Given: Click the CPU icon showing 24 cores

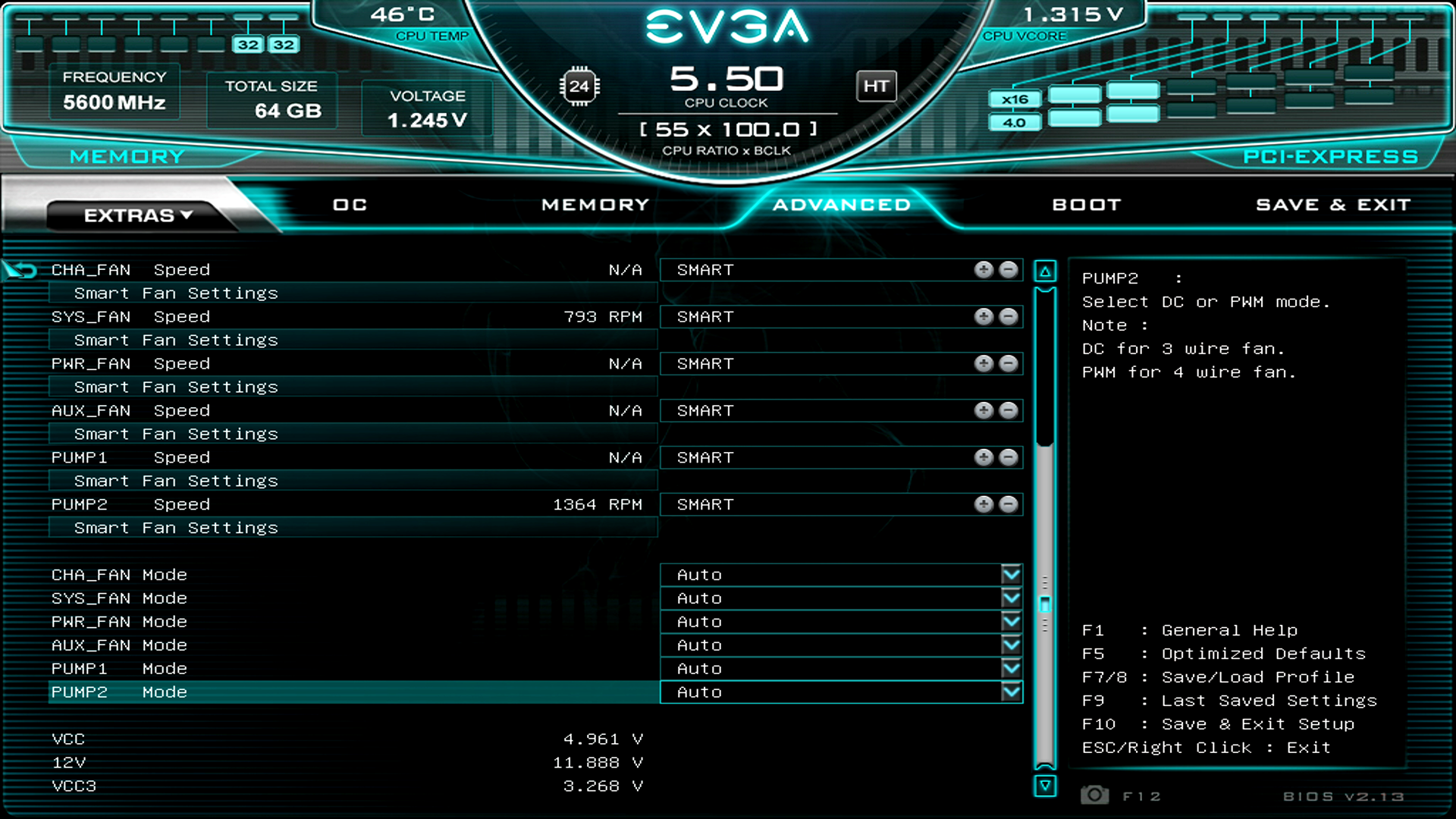Looking at the screenshot, I should pyautogui.click(x=580, y=86).
